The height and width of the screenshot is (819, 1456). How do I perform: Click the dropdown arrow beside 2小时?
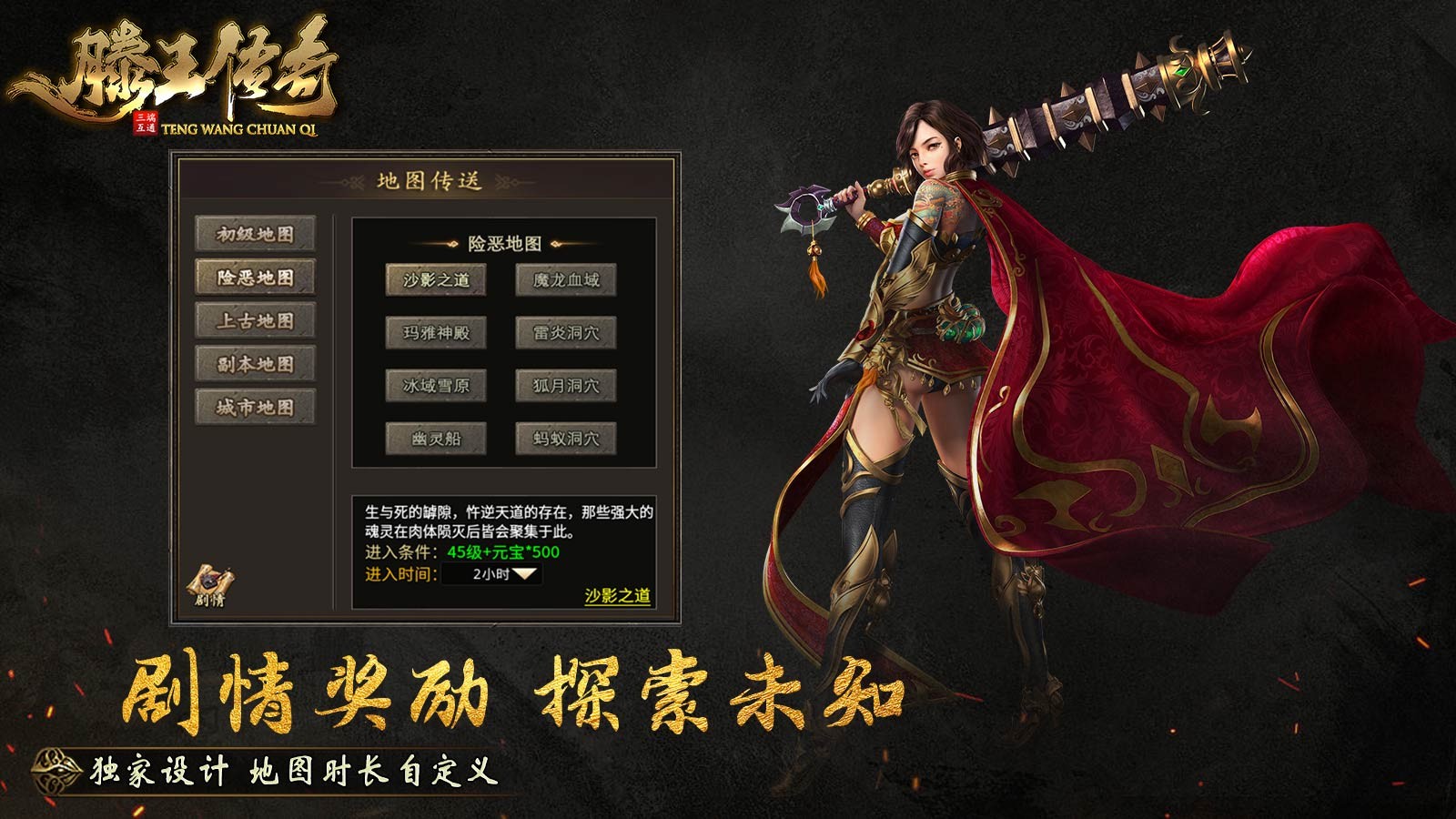click(526, 575)
